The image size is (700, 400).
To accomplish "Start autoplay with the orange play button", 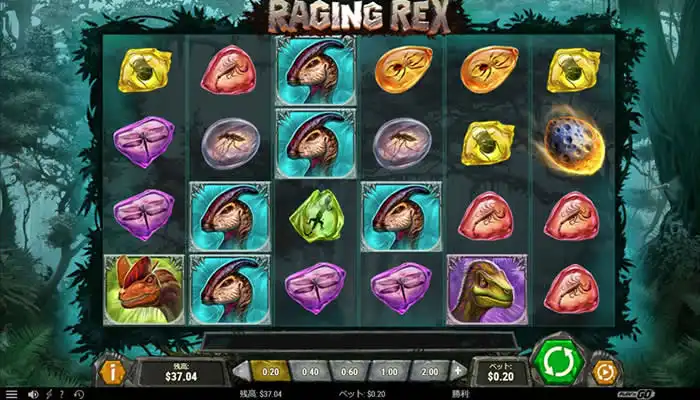I will (605, 372).
